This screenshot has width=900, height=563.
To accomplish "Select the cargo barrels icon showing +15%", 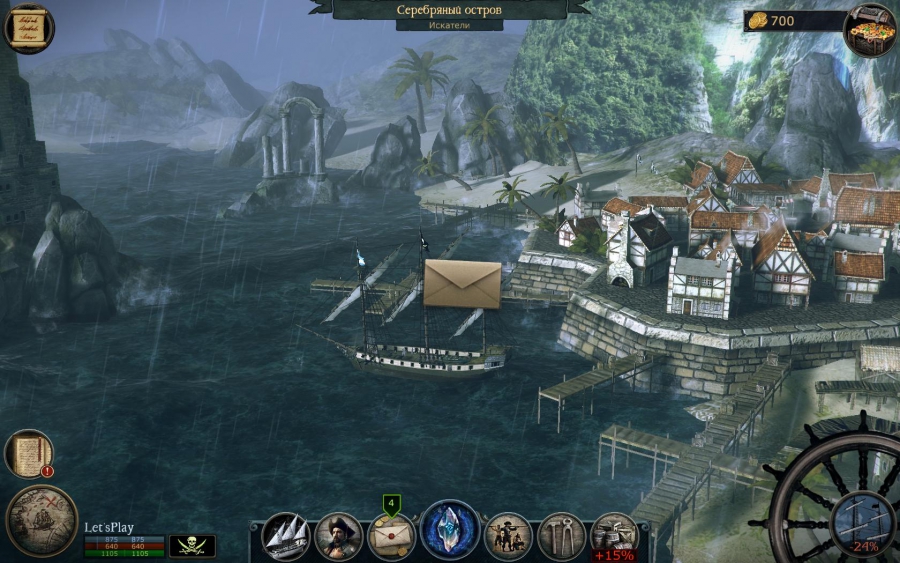I will (x=614, y=535).
